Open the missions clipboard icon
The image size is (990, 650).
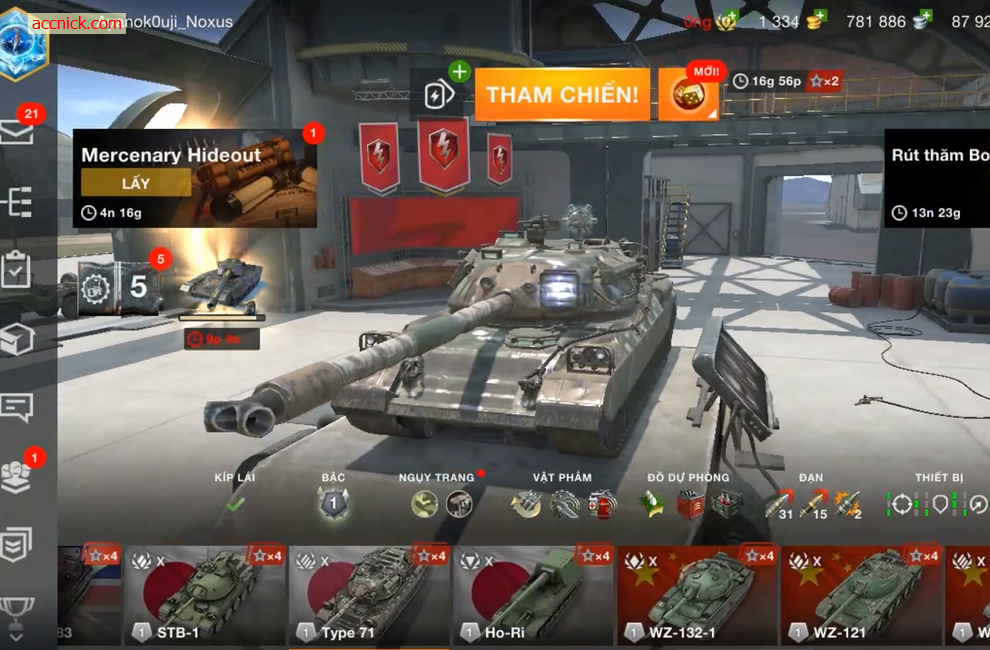18,270
